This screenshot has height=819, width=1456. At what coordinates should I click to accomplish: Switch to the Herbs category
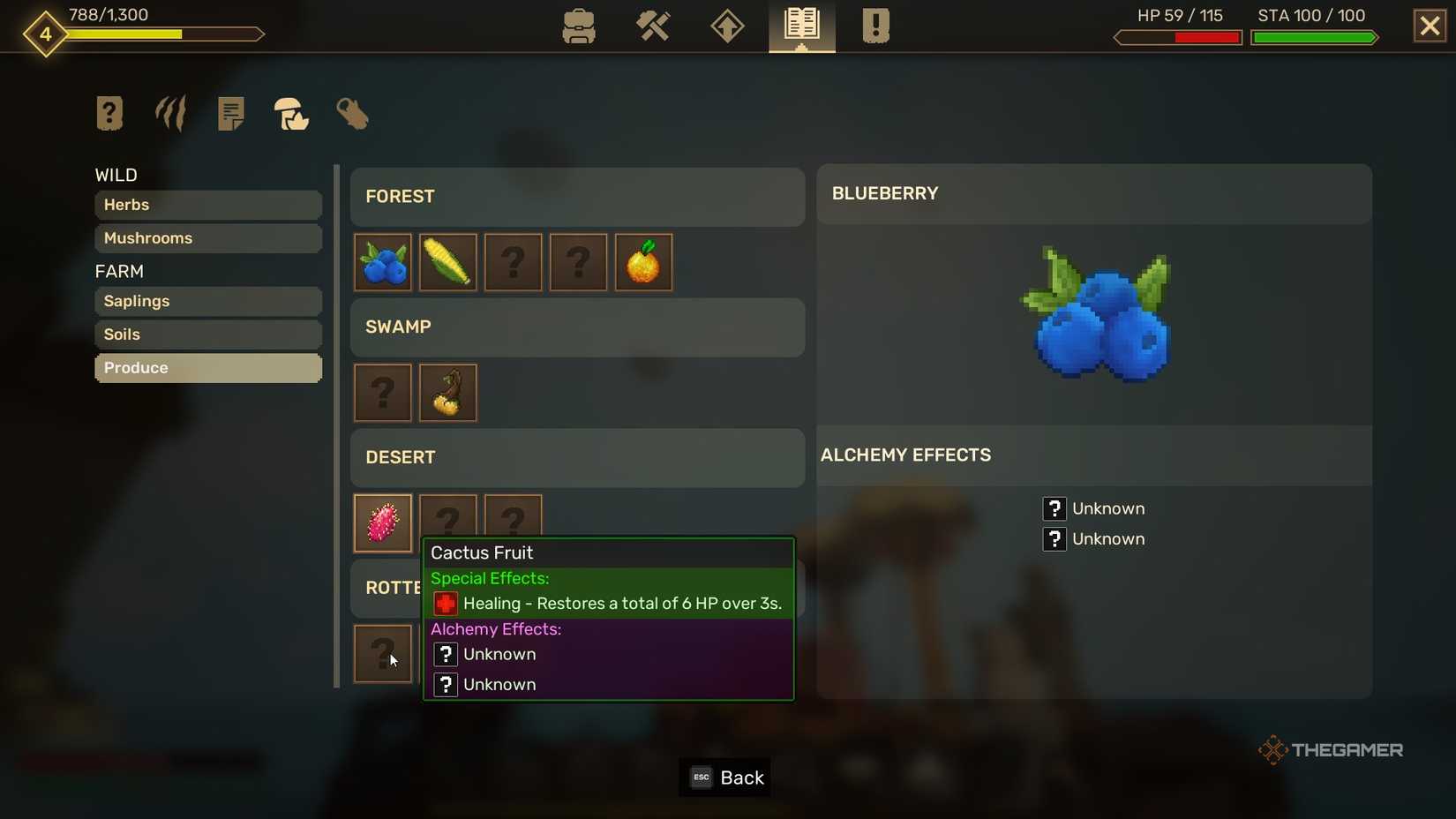pos(207,205)
